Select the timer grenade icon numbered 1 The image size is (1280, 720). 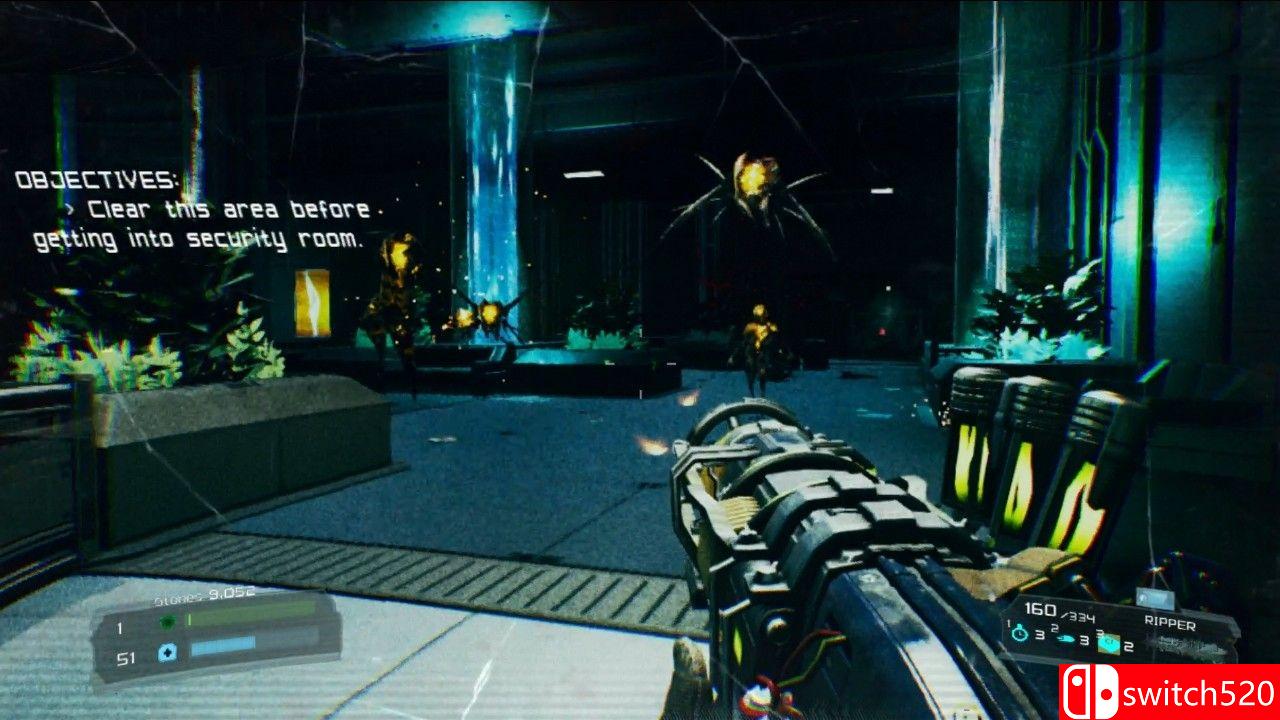(x=1019, y=632)
